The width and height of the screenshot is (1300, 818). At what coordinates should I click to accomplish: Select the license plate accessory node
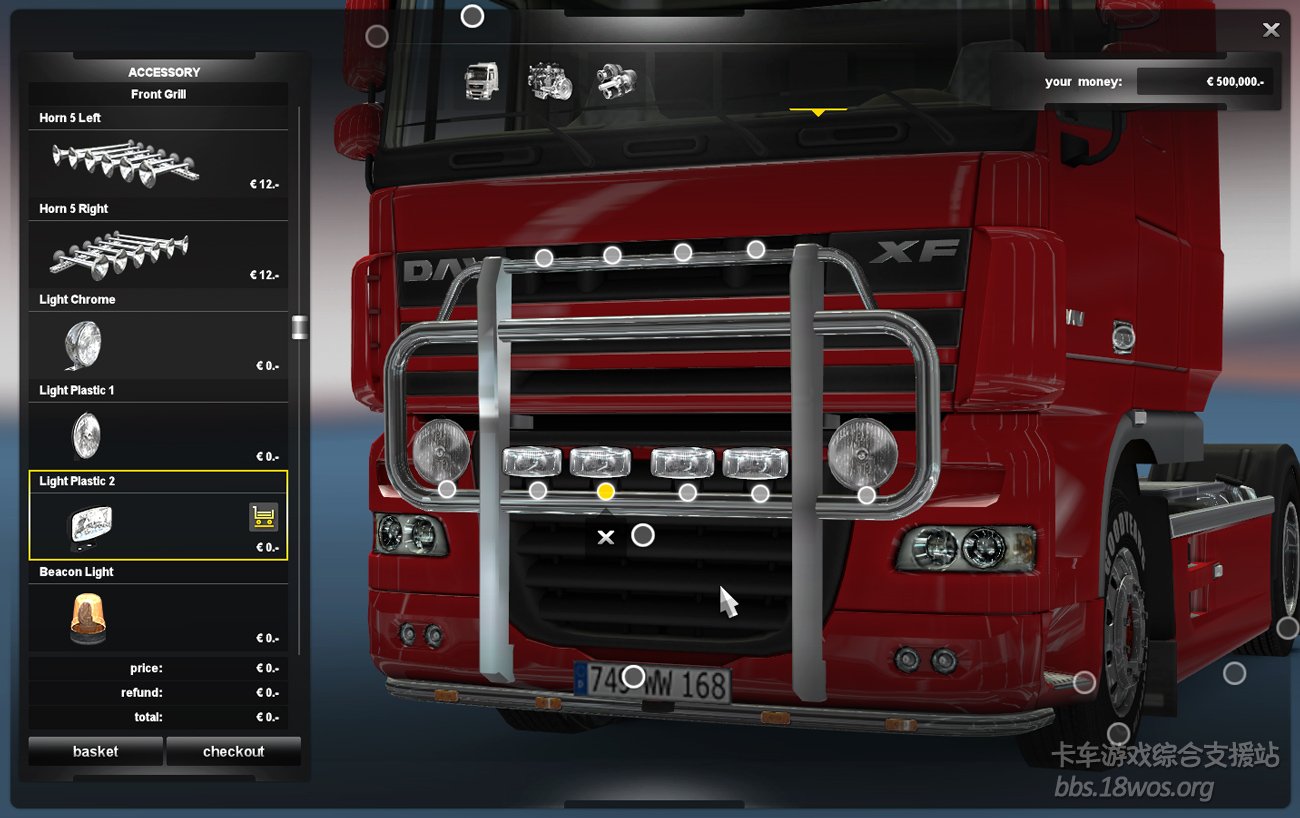[x=633, y=677]
